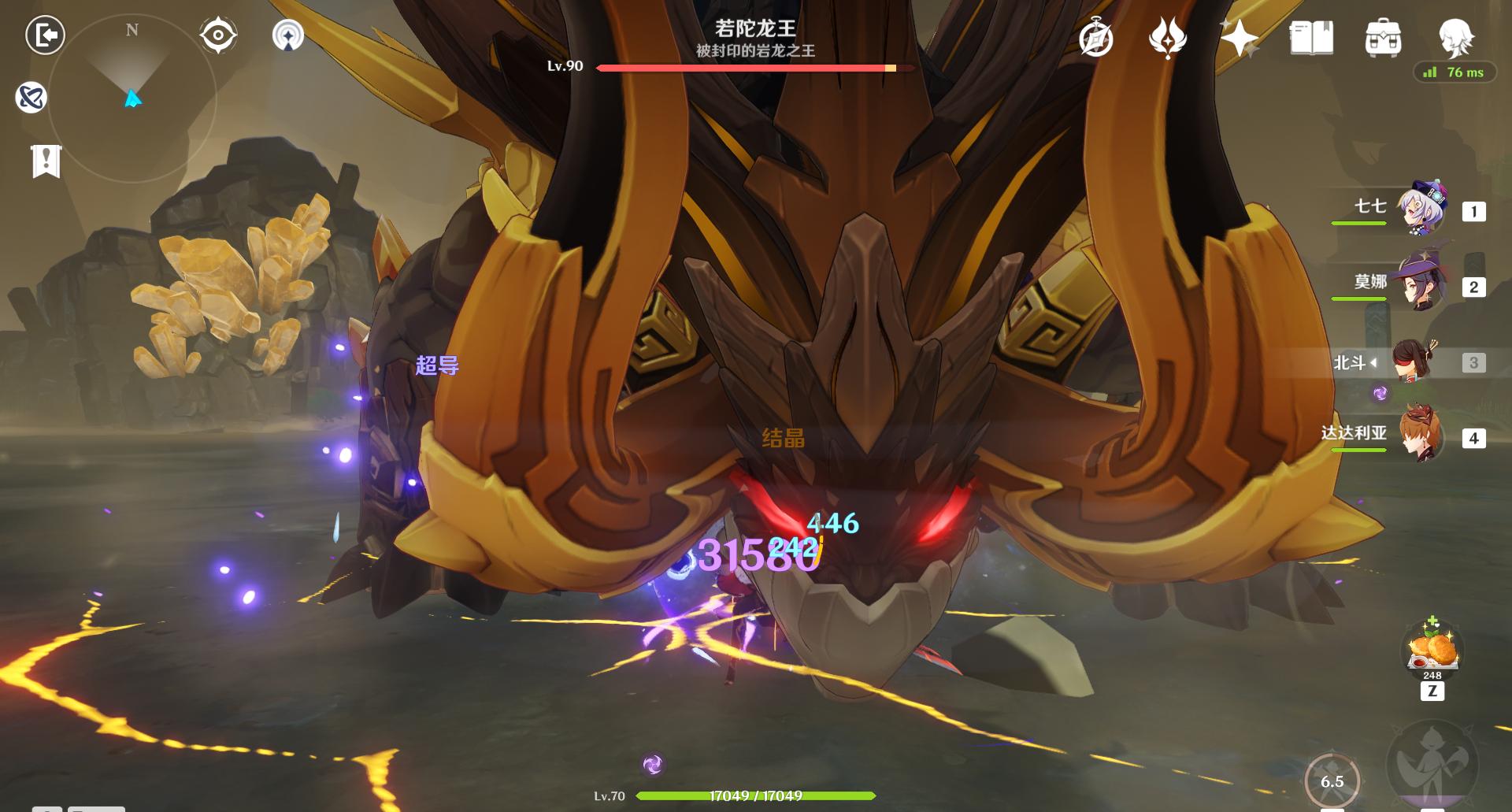Open the winged flame events icon
The width and height of the screenshot is (1512, 812).
(x=1167, y=39)
